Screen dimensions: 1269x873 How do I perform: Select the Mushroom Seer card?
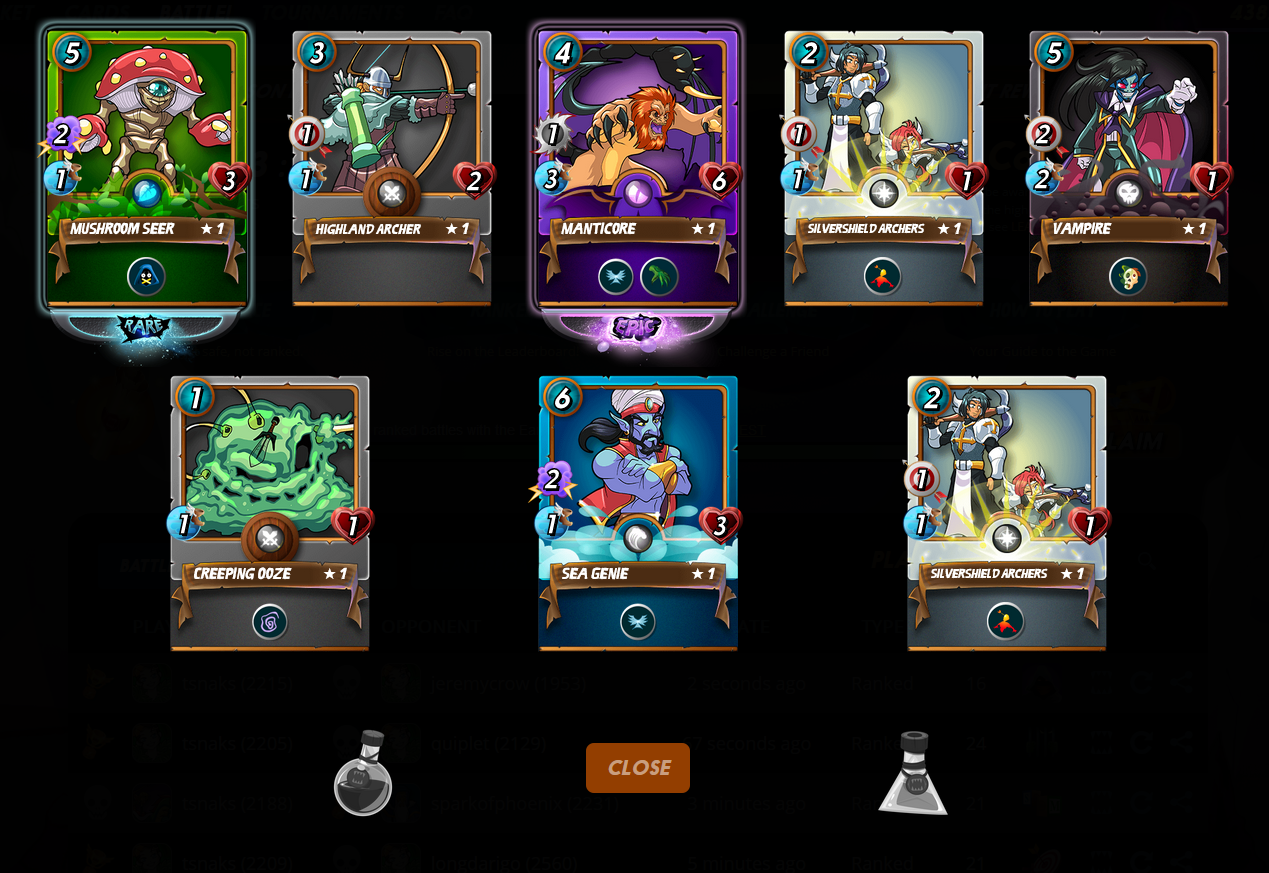click(146, 140)
